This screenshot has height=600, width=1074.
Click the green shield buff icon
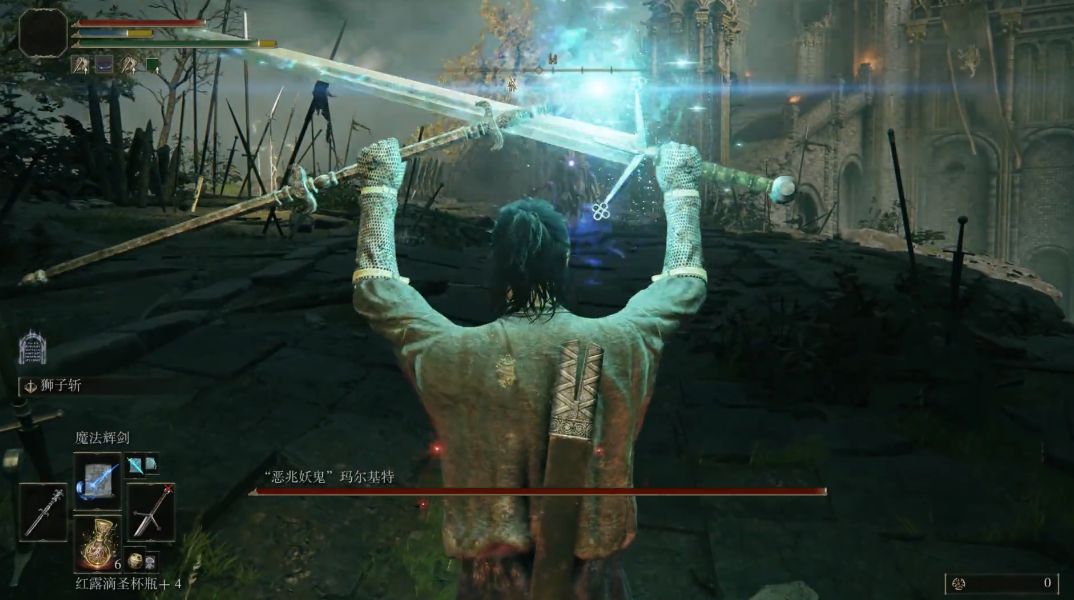pyautogui.click(x=153, y=65)
